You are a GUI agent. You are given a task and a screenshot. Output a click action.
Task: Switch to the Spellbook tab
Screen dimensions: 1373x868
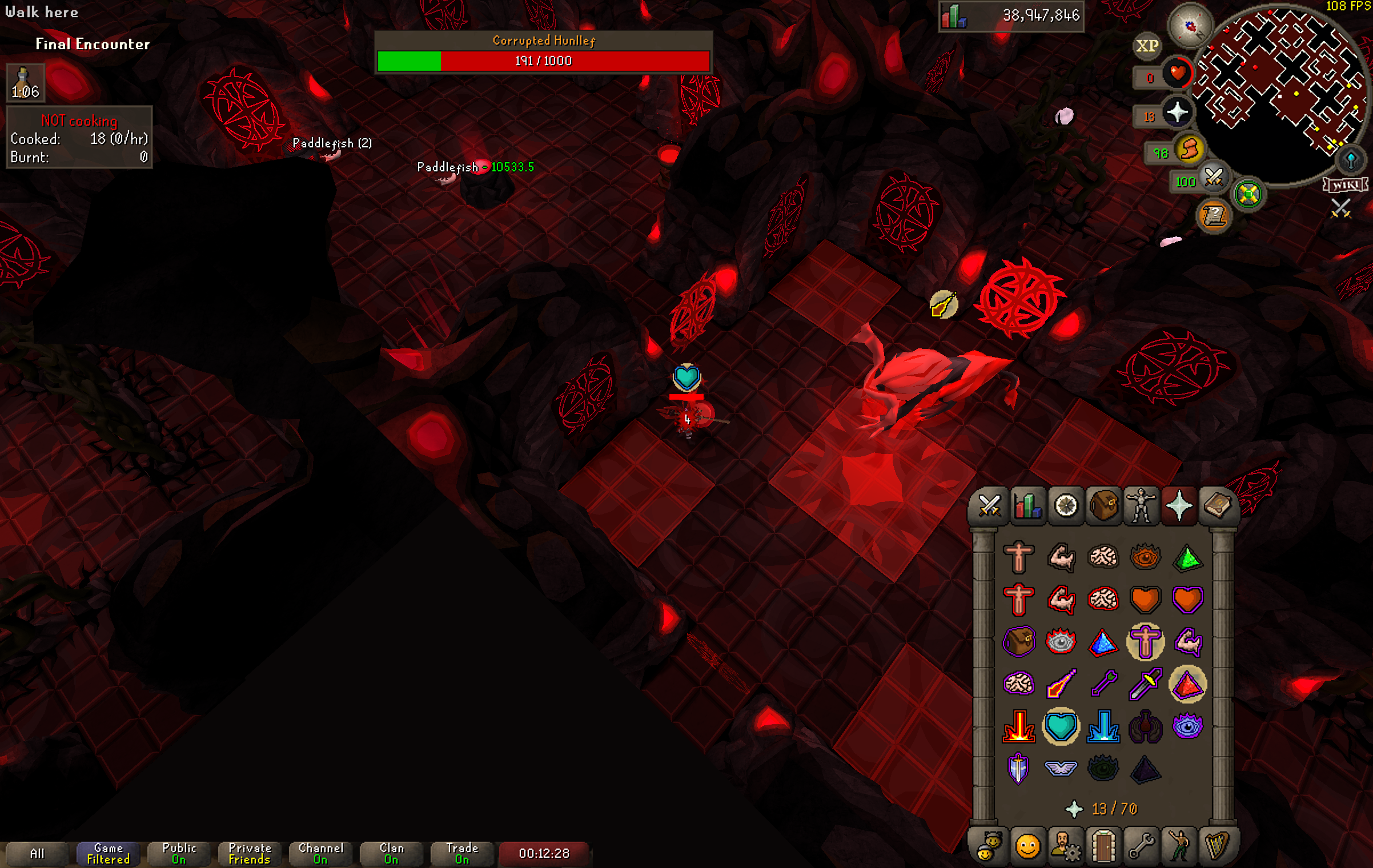[x=1217, y=506]
